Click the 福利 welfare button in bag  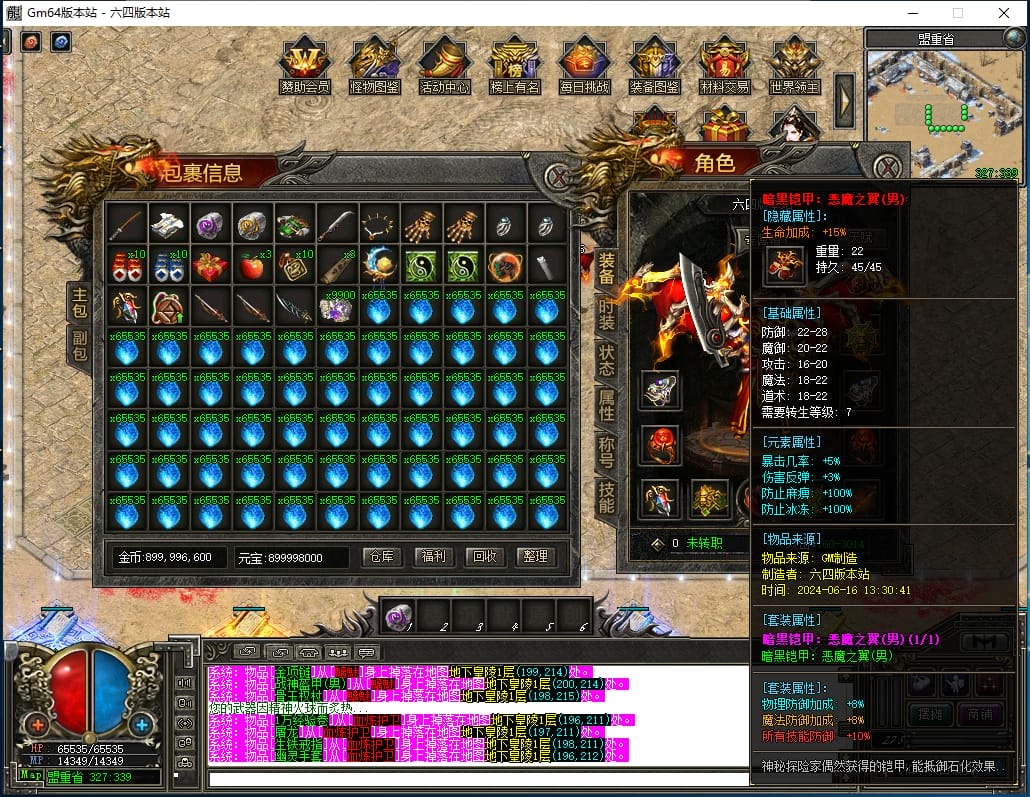[433, 557]
